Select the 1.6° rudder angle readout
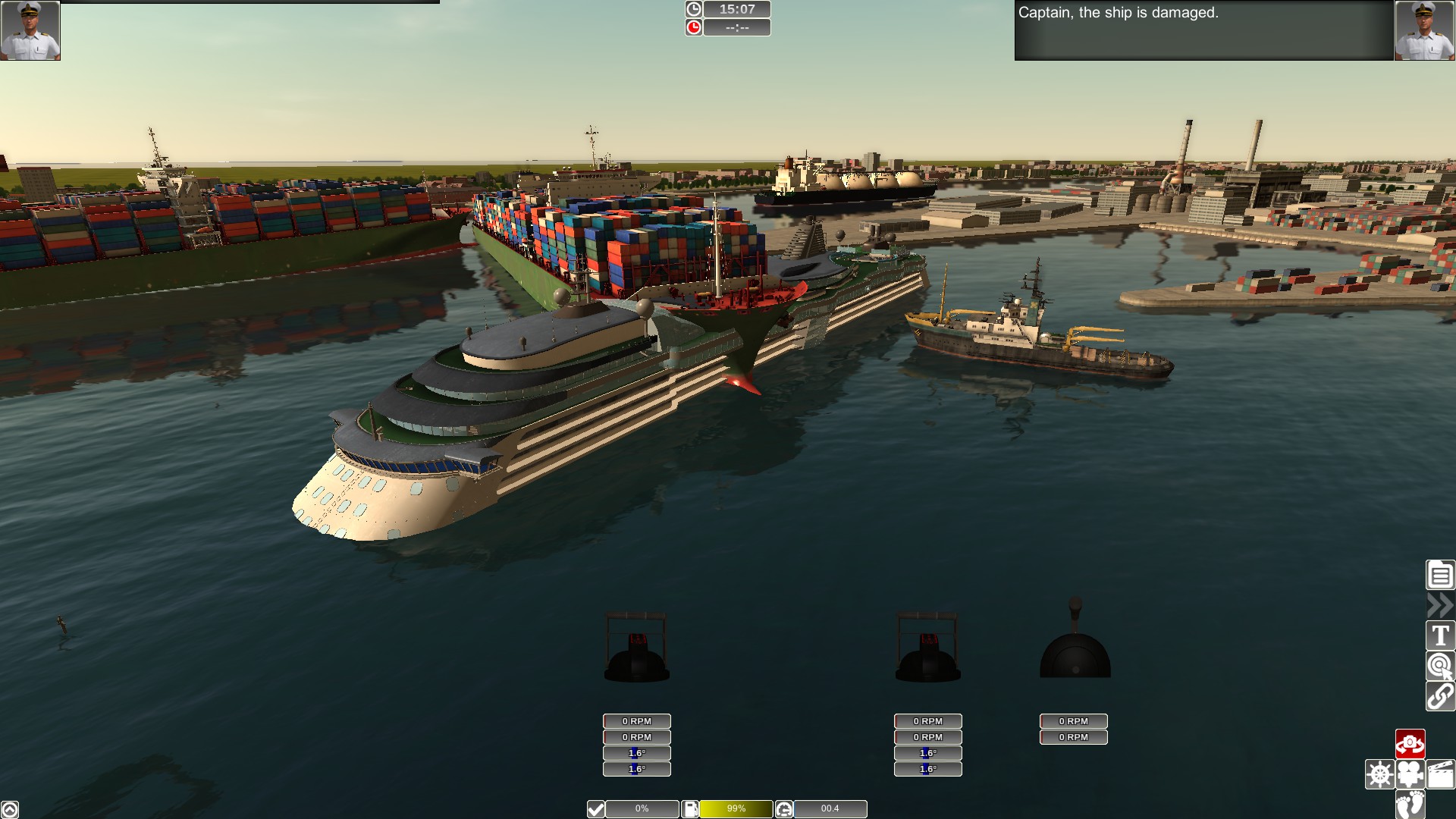The image size is (1456, 819). pos(635,752)
